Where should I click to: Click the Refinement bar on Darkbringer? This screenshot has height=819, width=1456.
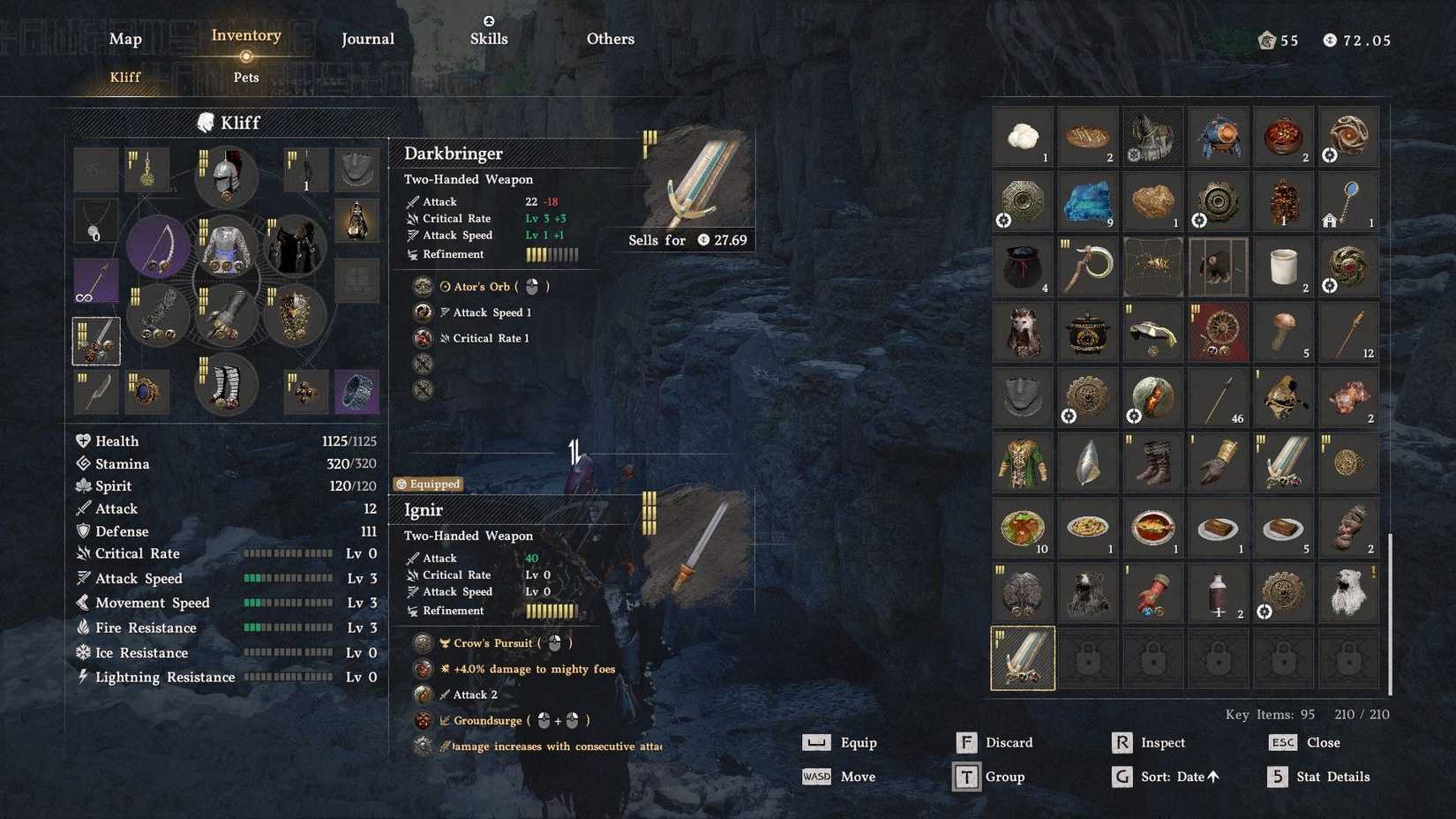tap(552, 254)
